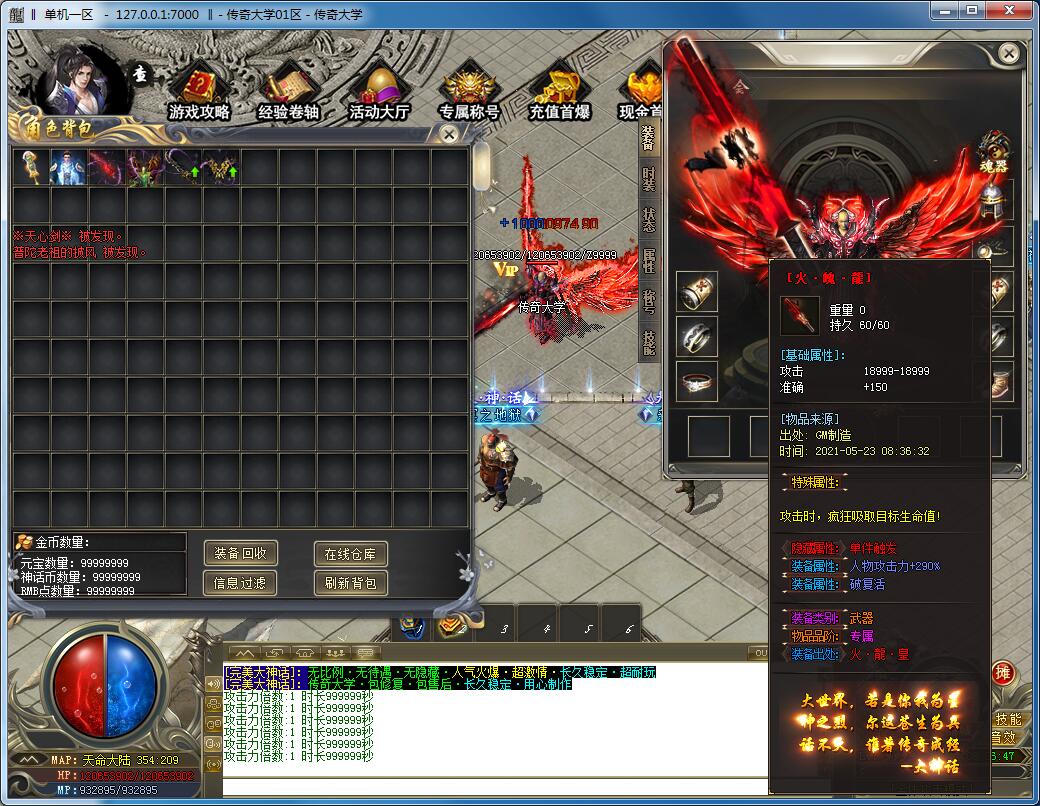Open the 经验卷轴 experience scroll menu
The image size is (1040, 806).
click(x=288, y=92)
